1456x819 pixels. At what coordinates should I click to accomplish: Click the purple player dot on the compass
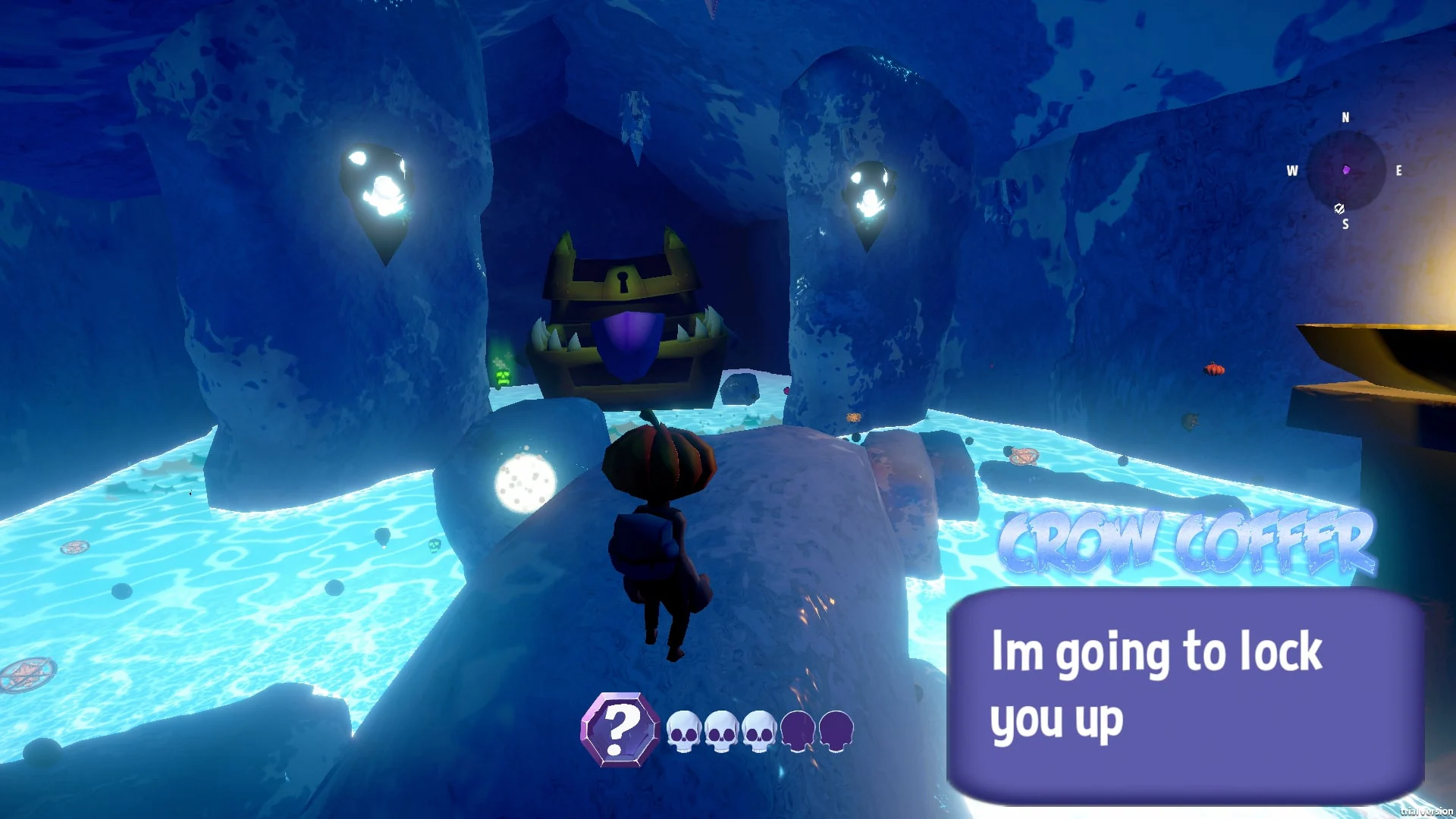[1346, 170]
